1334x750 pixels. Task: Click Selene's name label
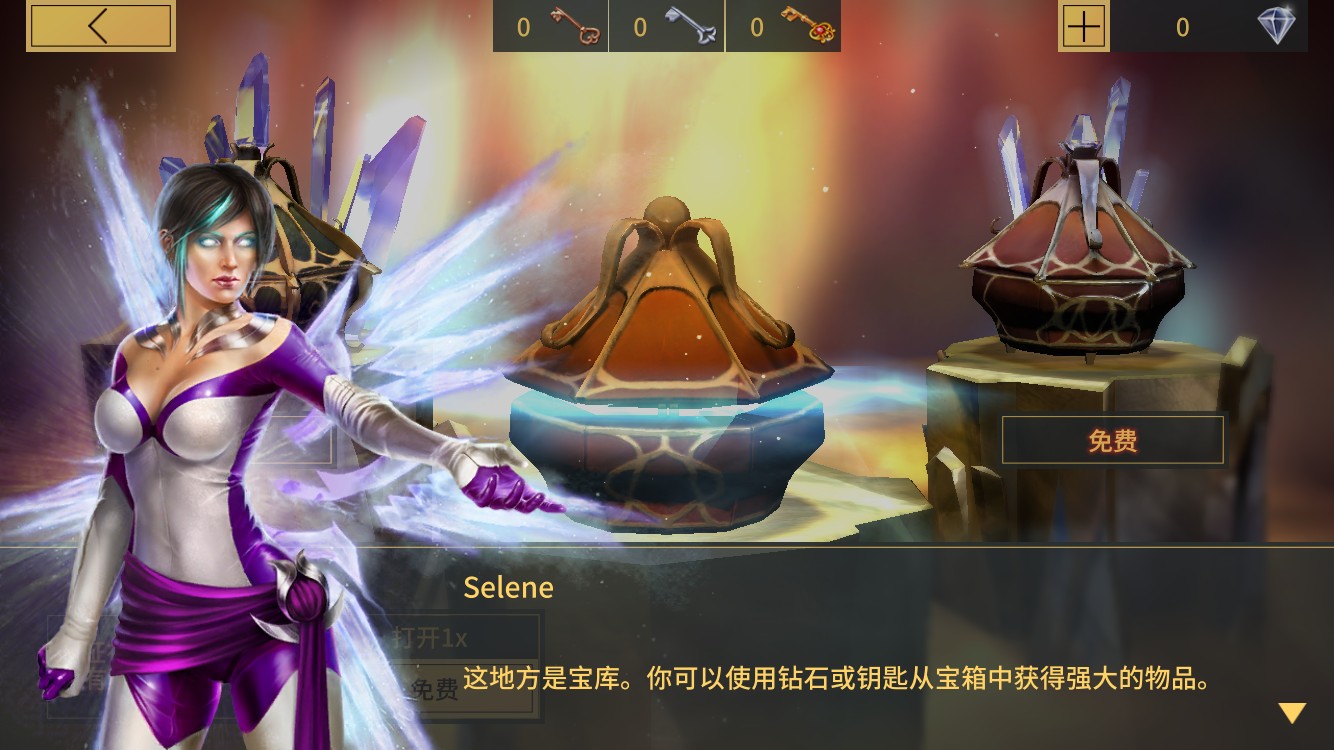pyautogui.click(x=507, y=588)
